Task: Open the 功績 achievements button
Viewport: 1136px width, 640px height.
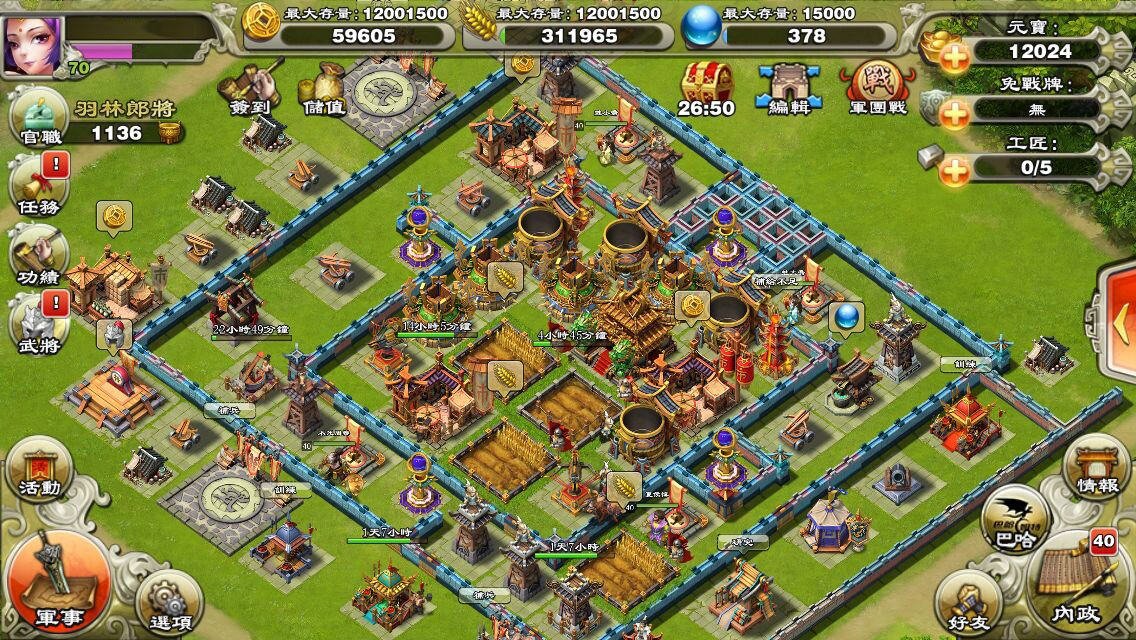Action: [38, 255]
